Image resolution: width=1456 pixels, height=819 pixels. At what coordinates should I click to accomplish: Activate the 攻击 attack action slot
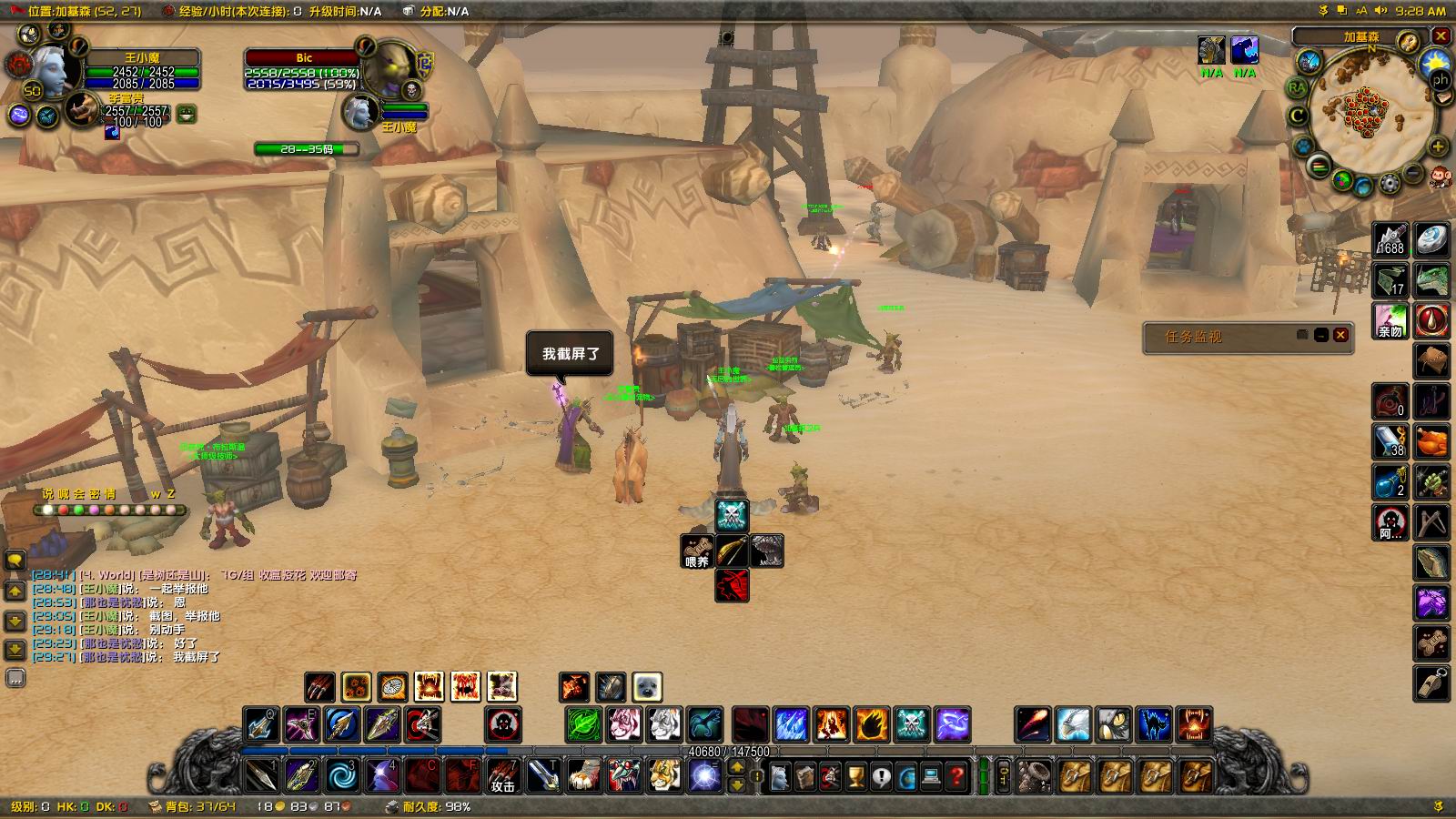(x=503, y=776)
